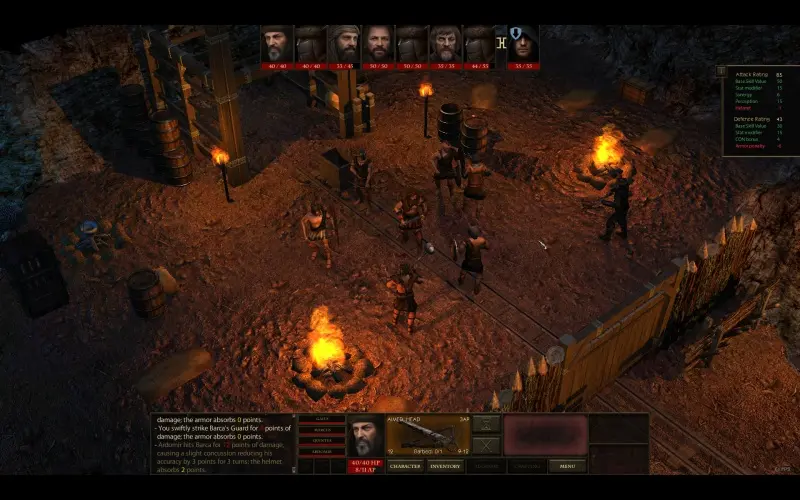Click the crossed swords button

coord(486,445)
